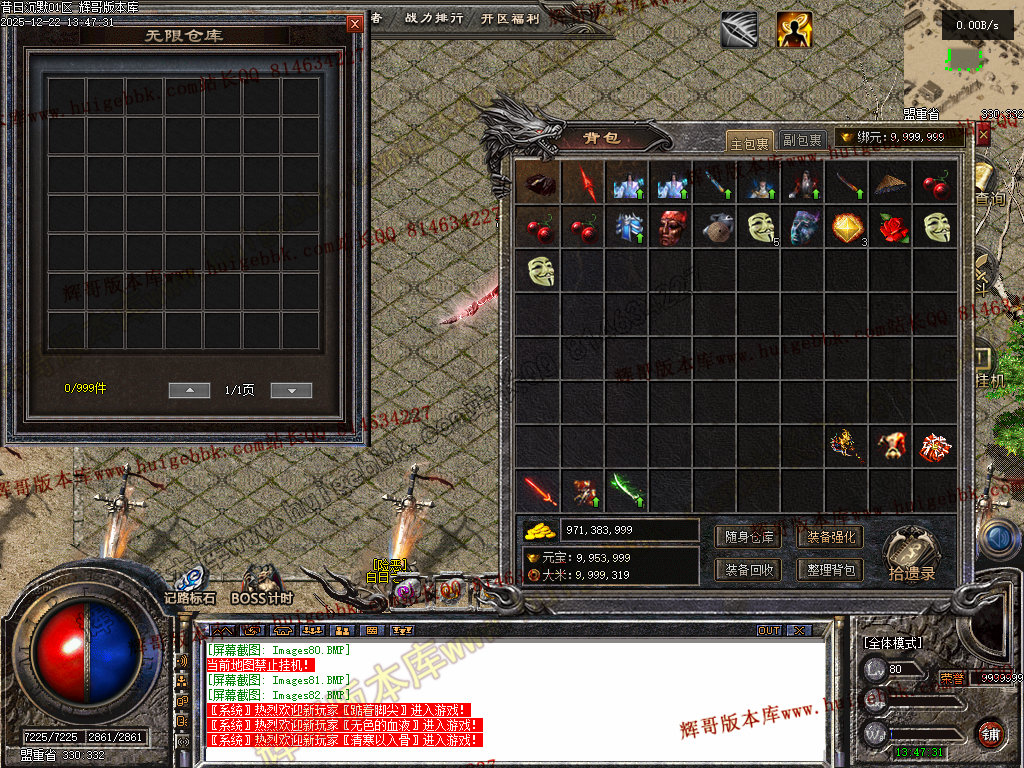Sort the bag with 整理背包
The width and height of the screenshot is (1024, 768).
tap(831, 569)
